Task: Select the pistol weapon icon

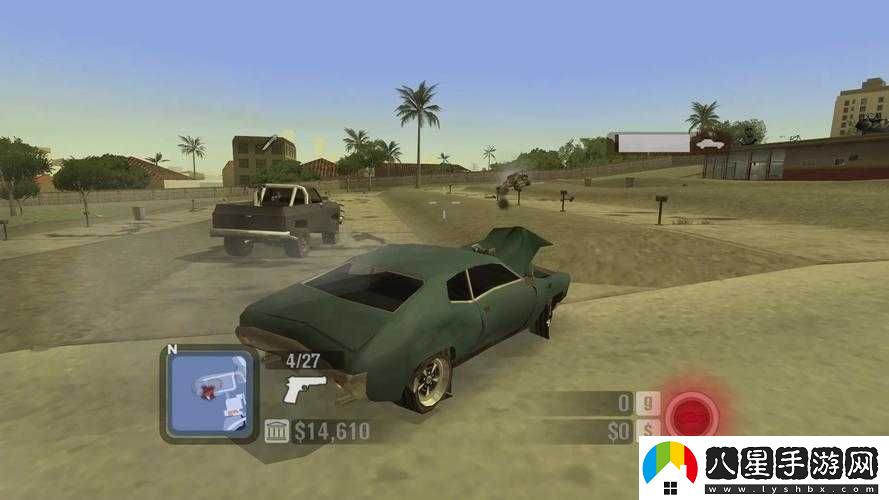Action: click(299, 387)
